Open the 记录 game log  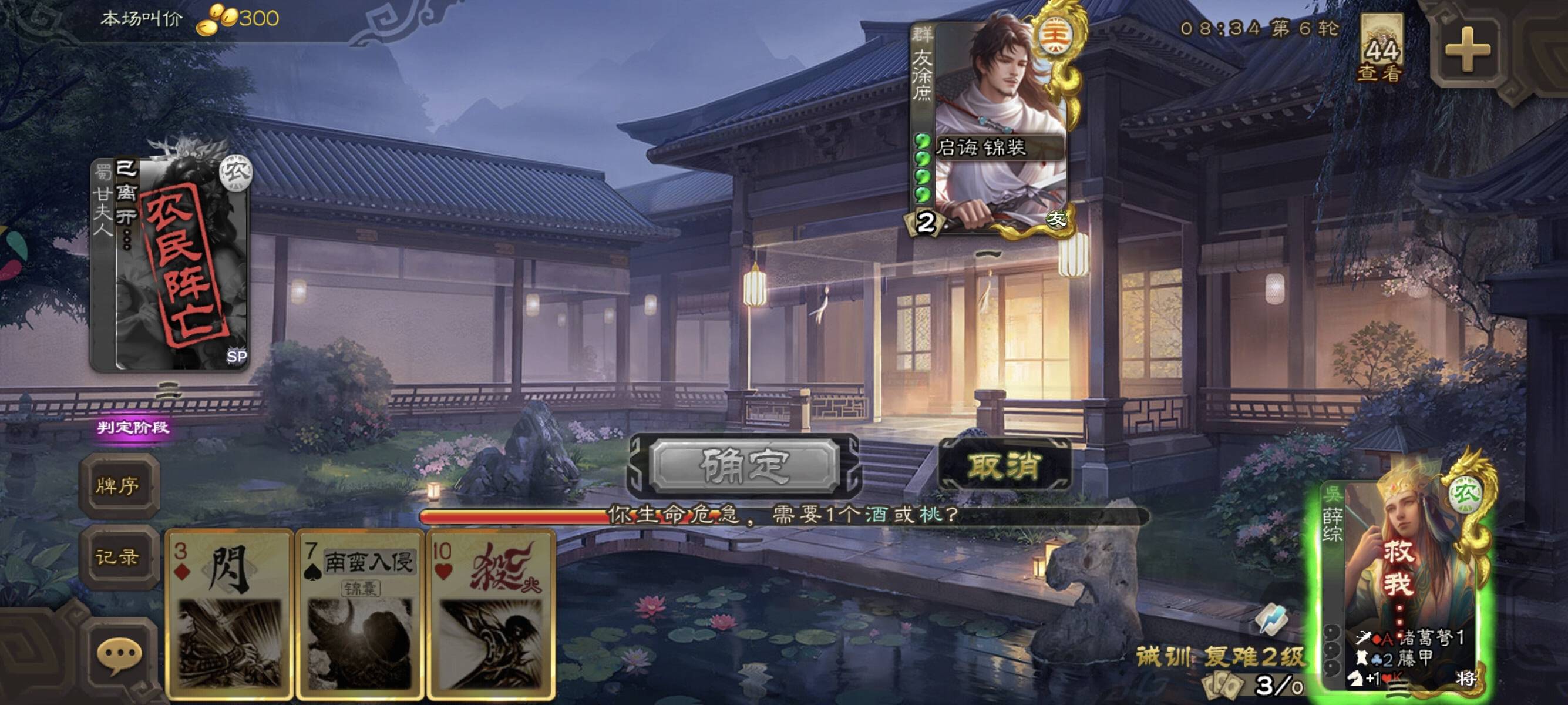[x=118, y=556]
